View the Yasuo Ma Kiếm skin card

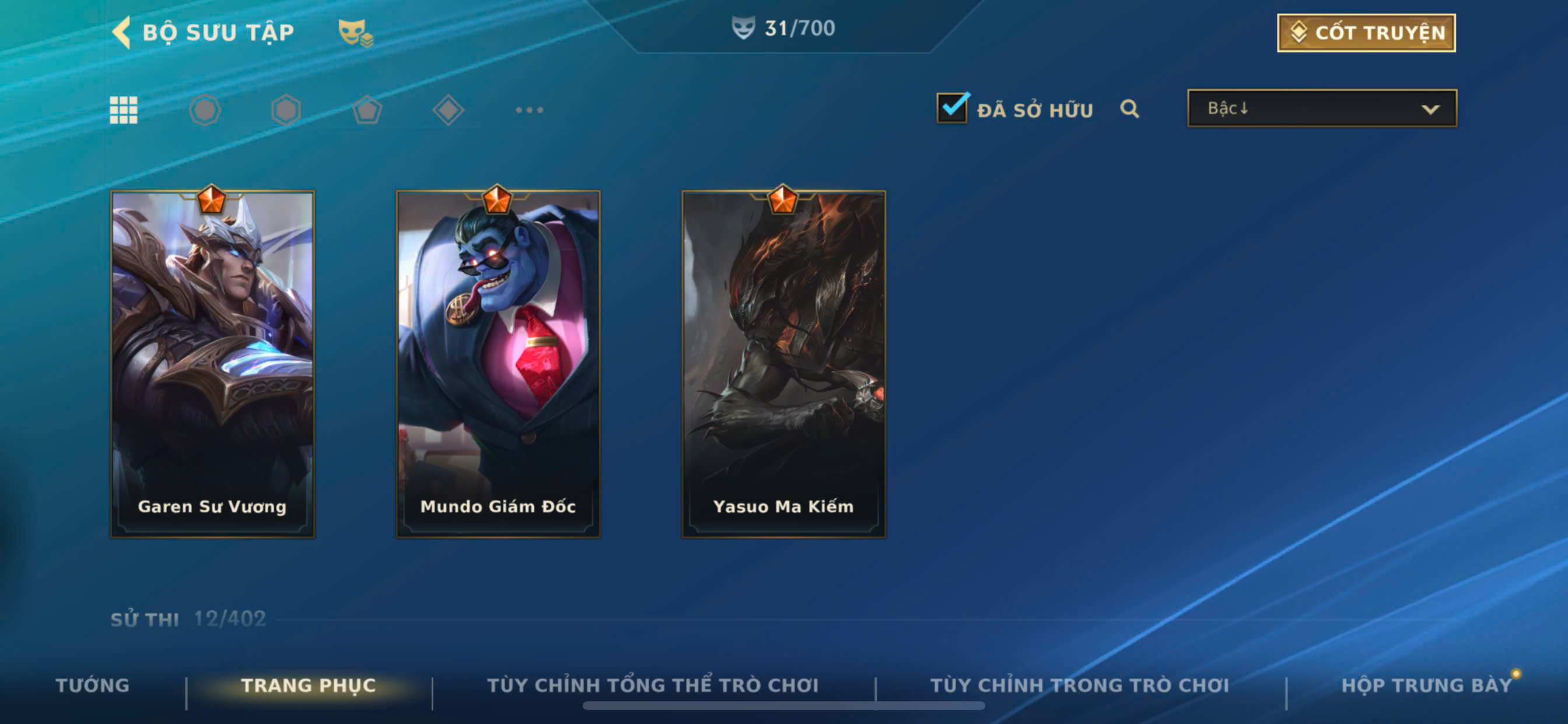click(783, 364)
